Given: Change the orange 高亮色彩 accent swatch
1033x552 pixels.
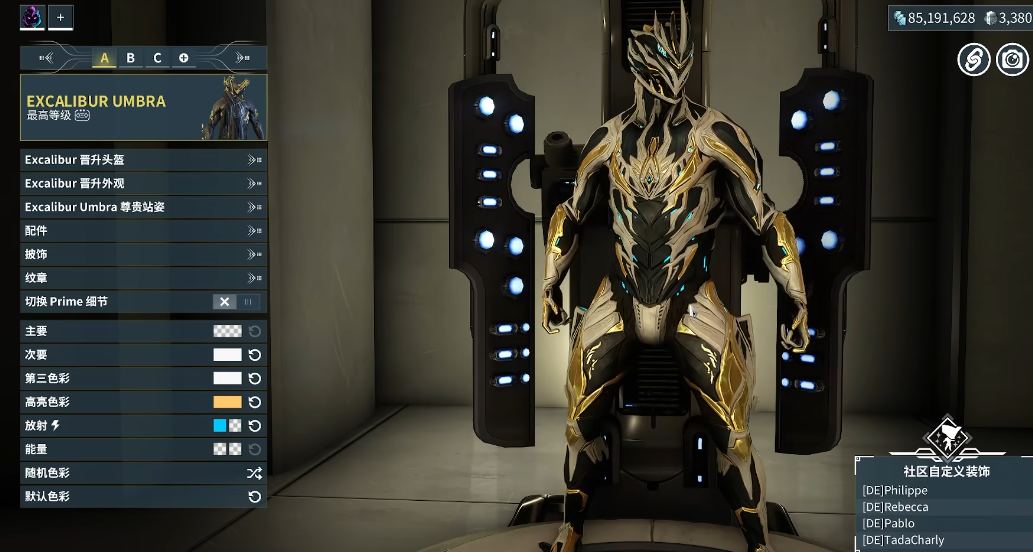Looking at the screenshot, I should (x=227, y=402).
